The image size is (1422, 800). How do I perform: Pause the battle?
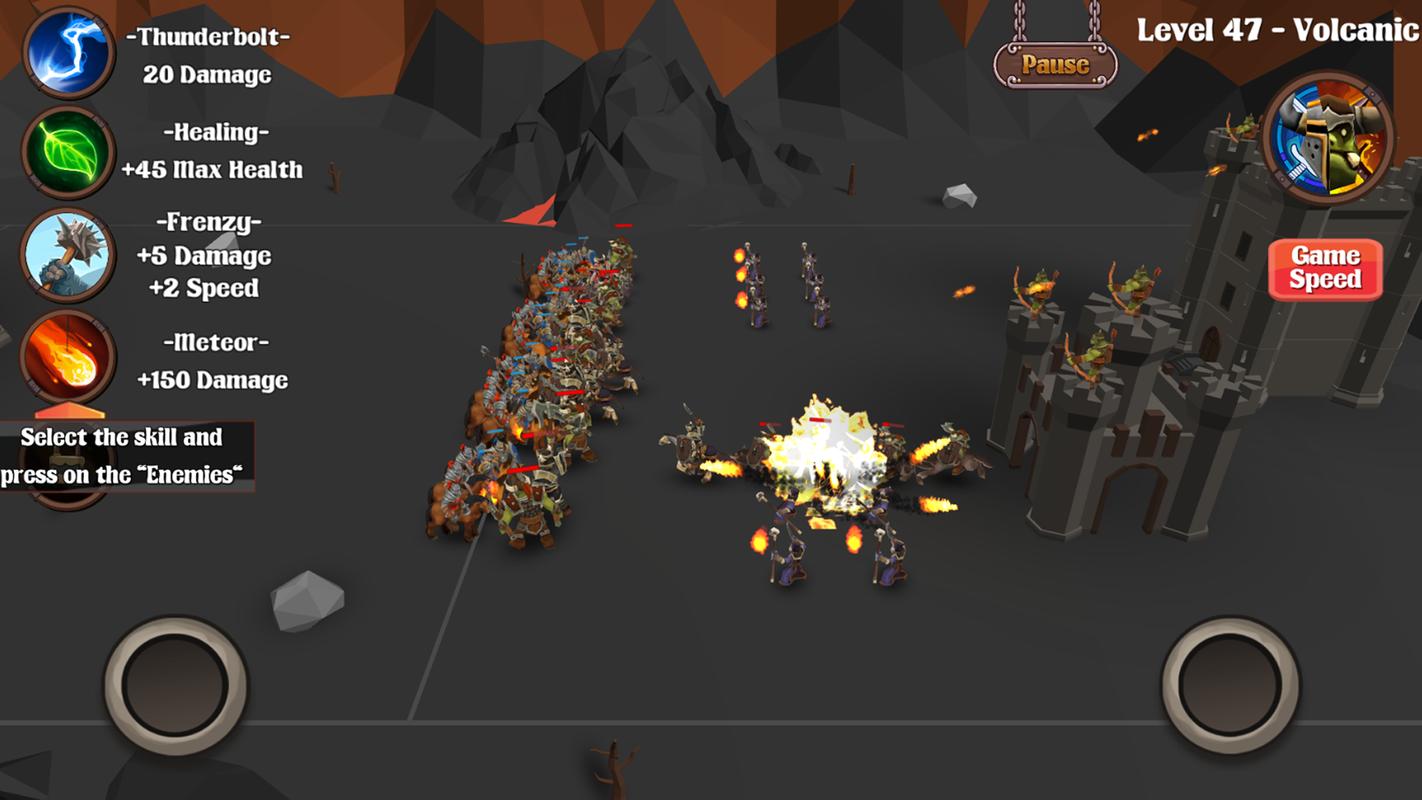(1055, 65)
